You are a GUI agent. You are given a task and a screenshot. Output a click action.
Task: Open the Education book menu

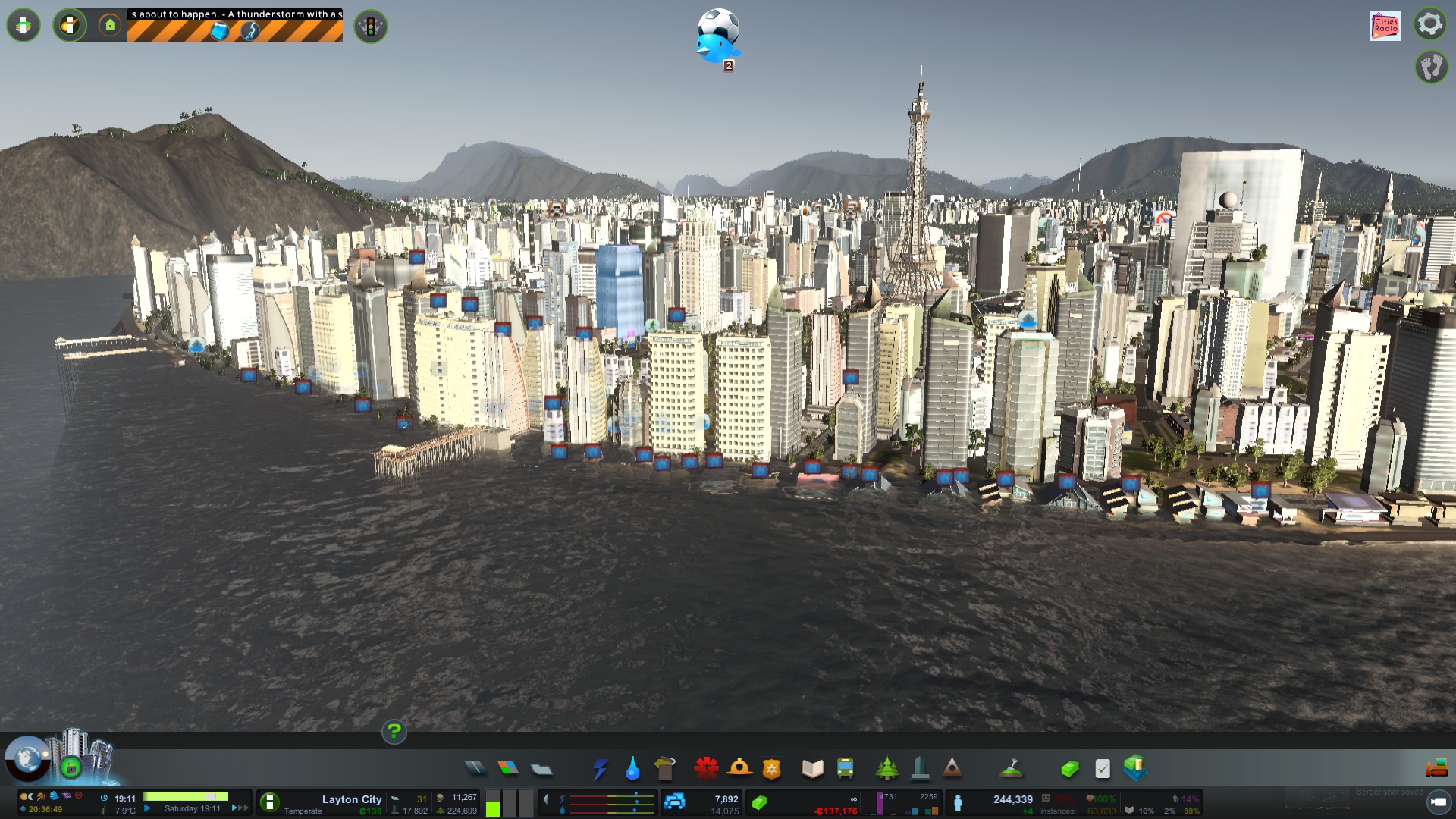click(x=812, y=768)
